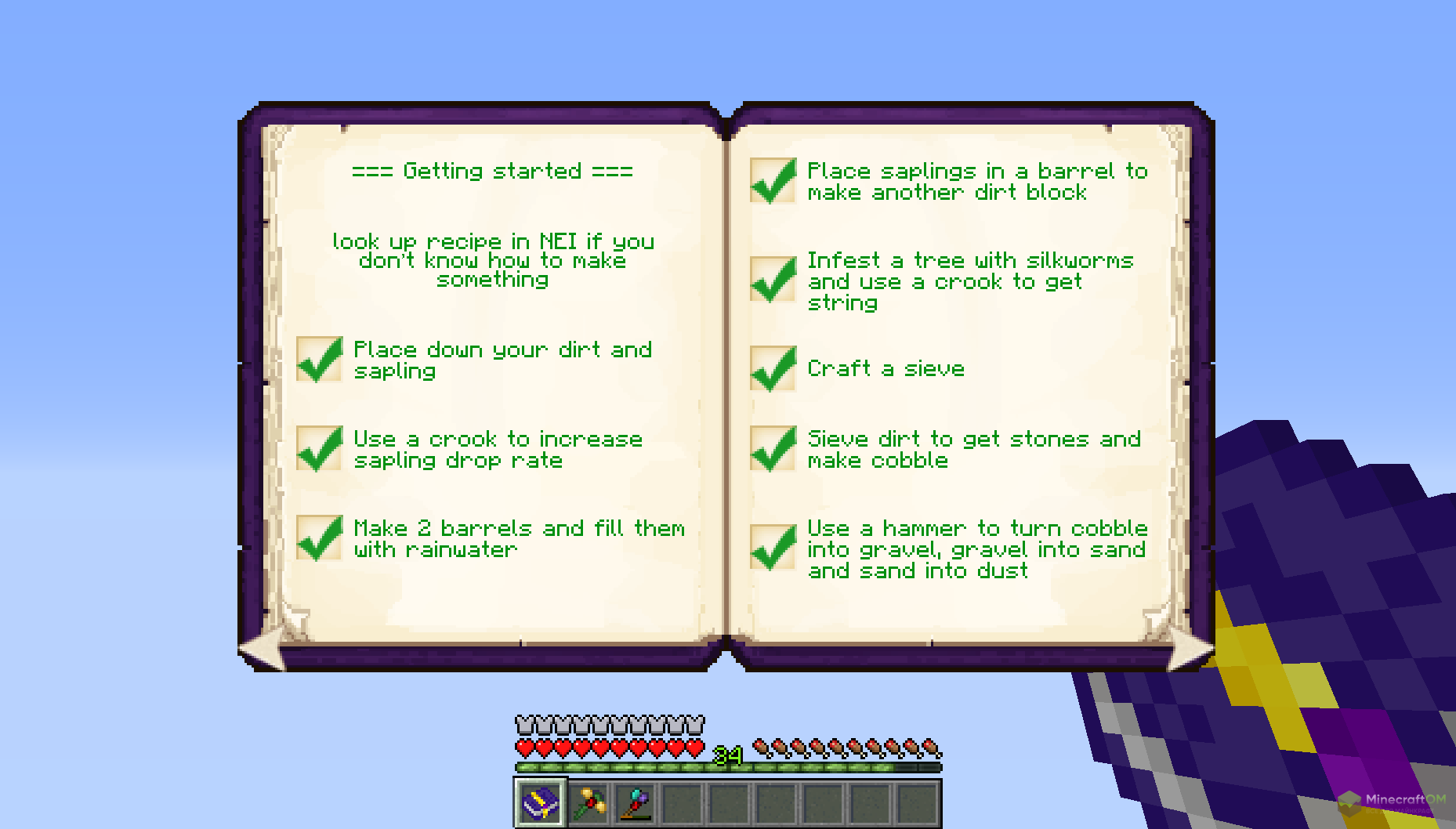Choose the 'Place saplings in a barrel' quest
The image size is (1456, 829).
(x=976, y=181)
